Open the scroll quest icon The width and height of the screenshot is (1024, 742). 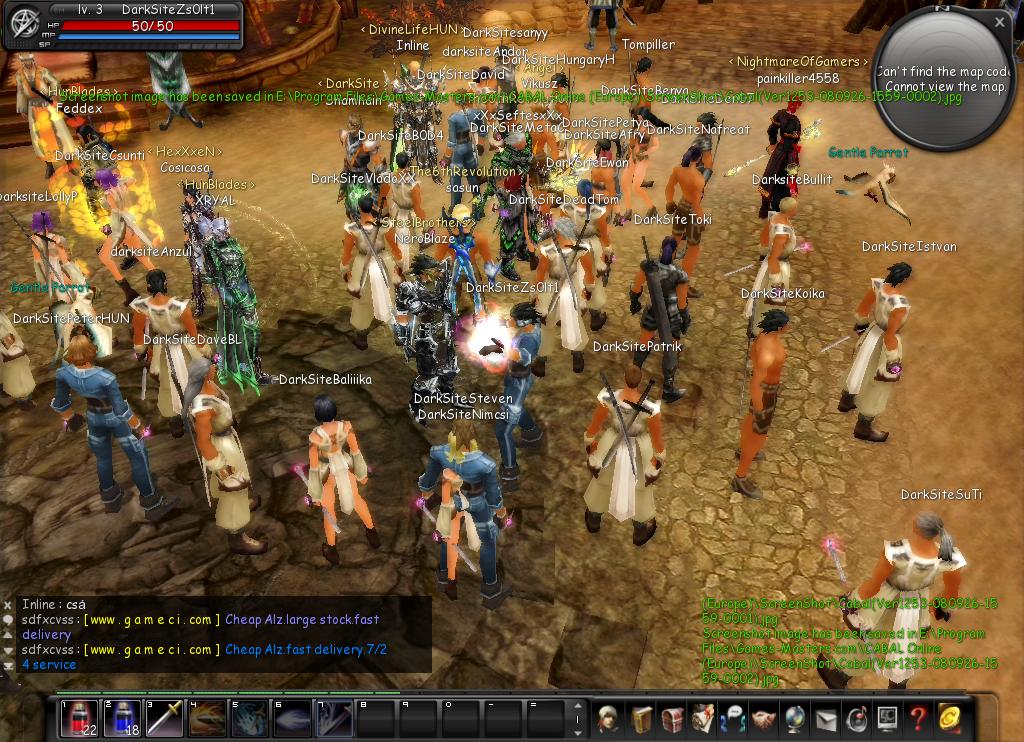703,718
